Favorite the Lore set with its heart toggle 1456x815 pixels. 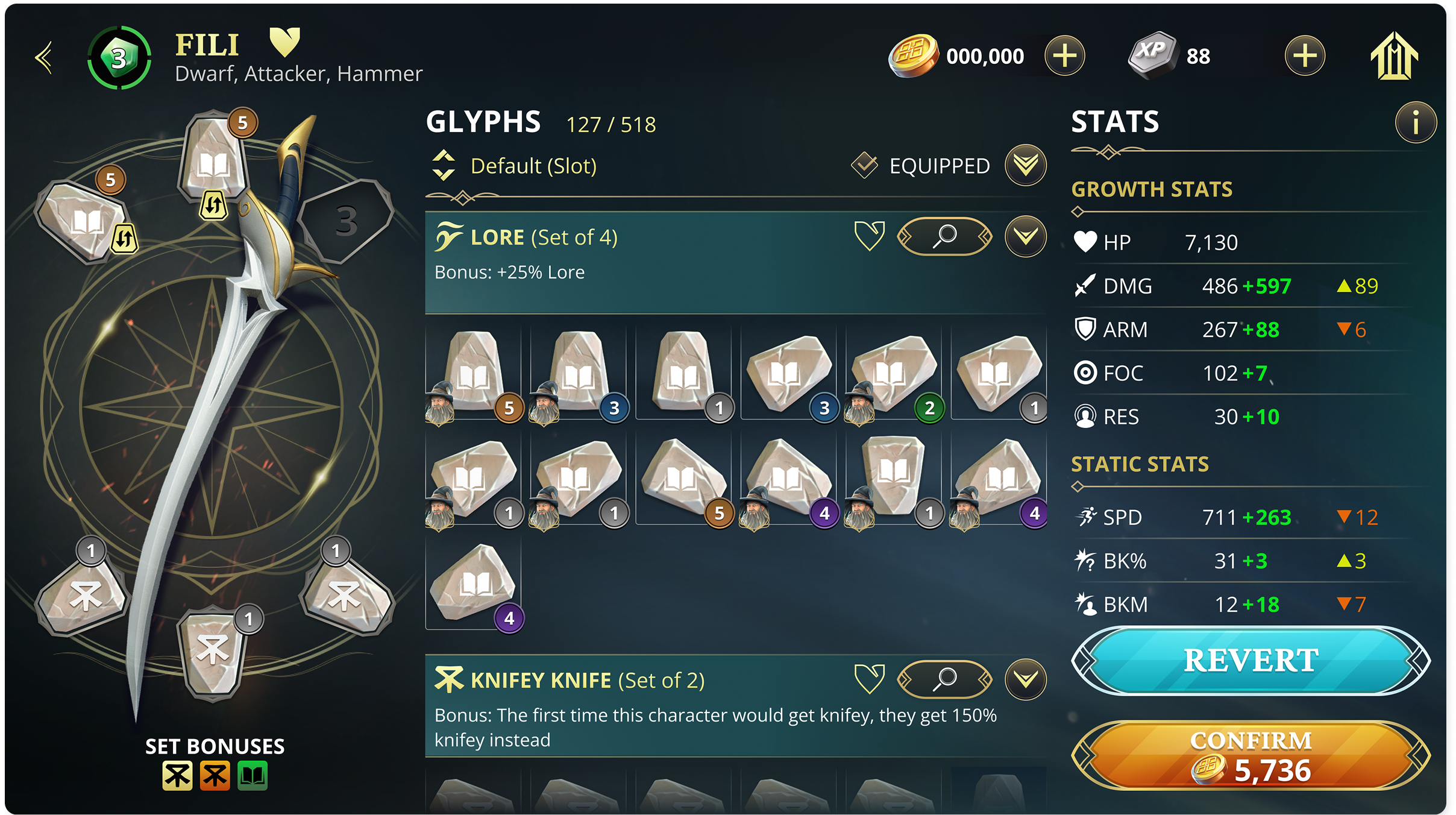point(870,236)
